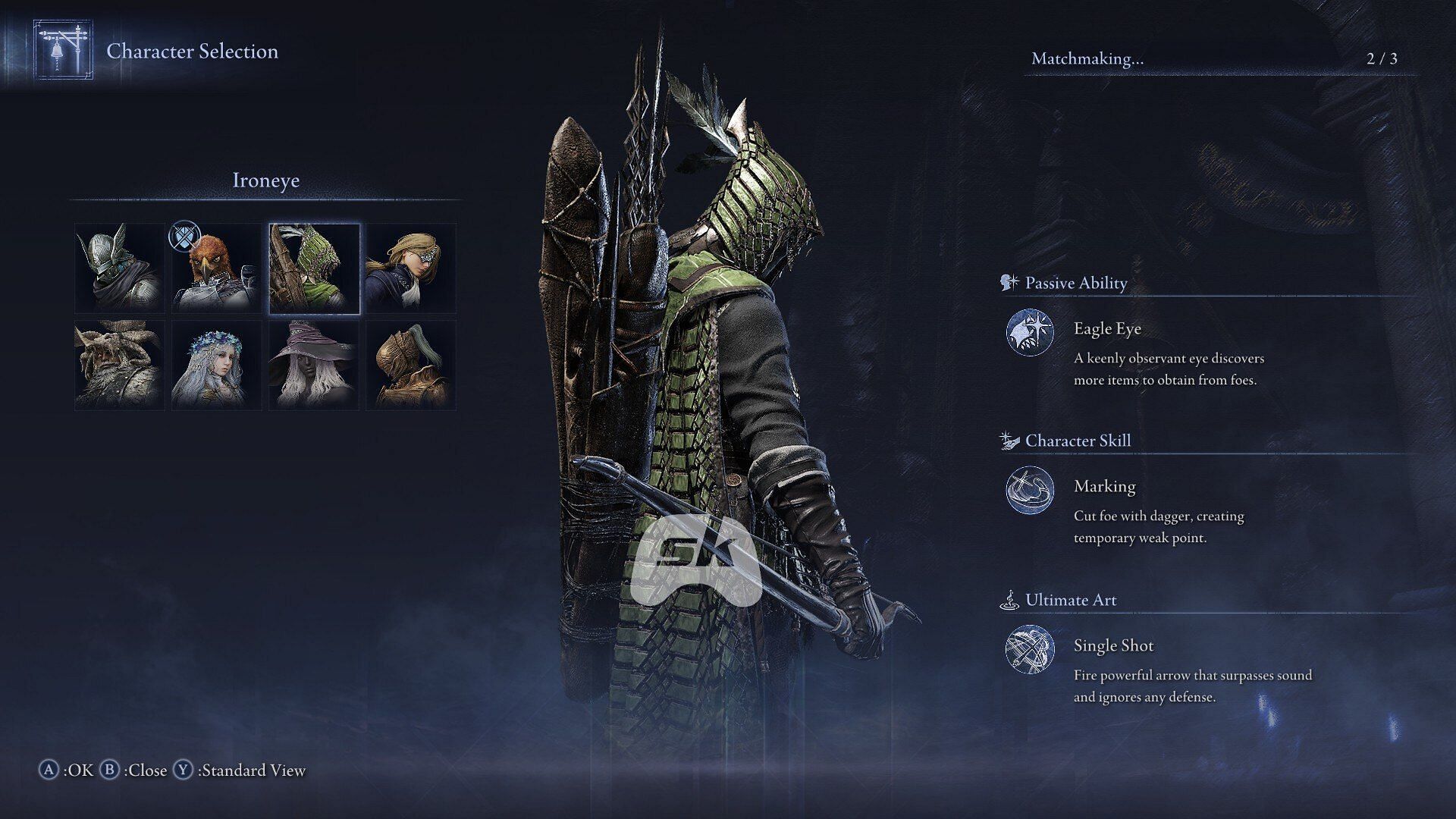The width and height of the screenshot is (1456, 819).
Task: Click the Eagle Eye passive ability icon
Action: pos(1029,332)
